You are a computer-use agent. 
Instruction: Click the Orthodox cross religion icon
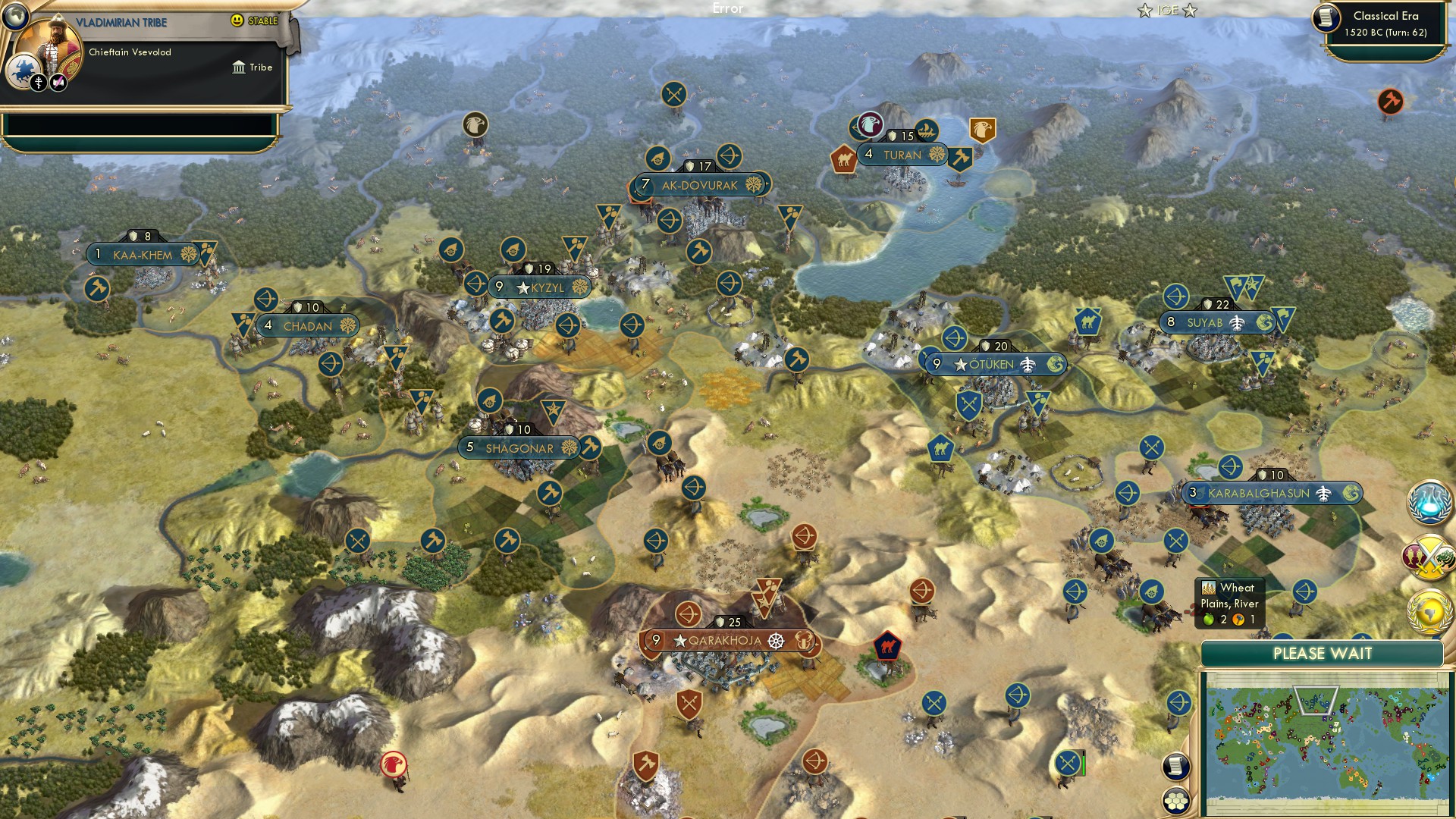pyautogui.click(x=37, y=81)
